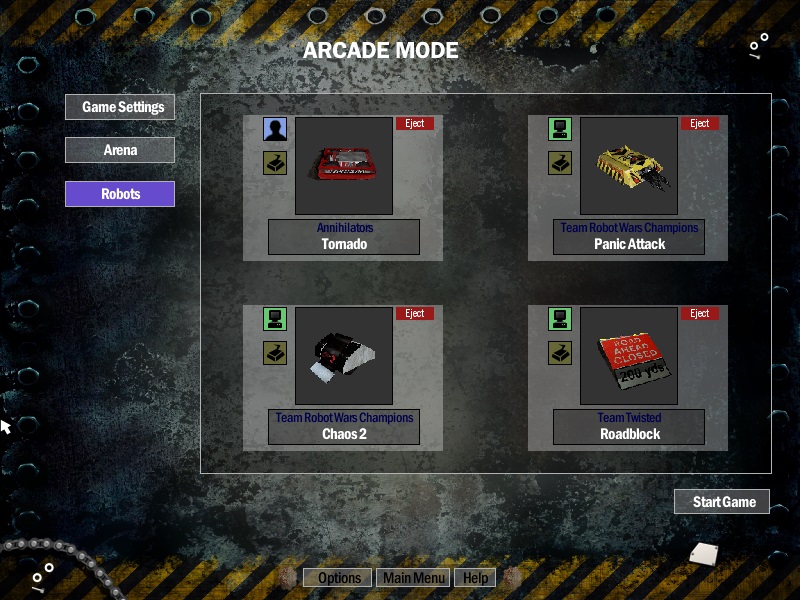
Task: Toggle Tornado's human player icon
Action: [275, 129]
